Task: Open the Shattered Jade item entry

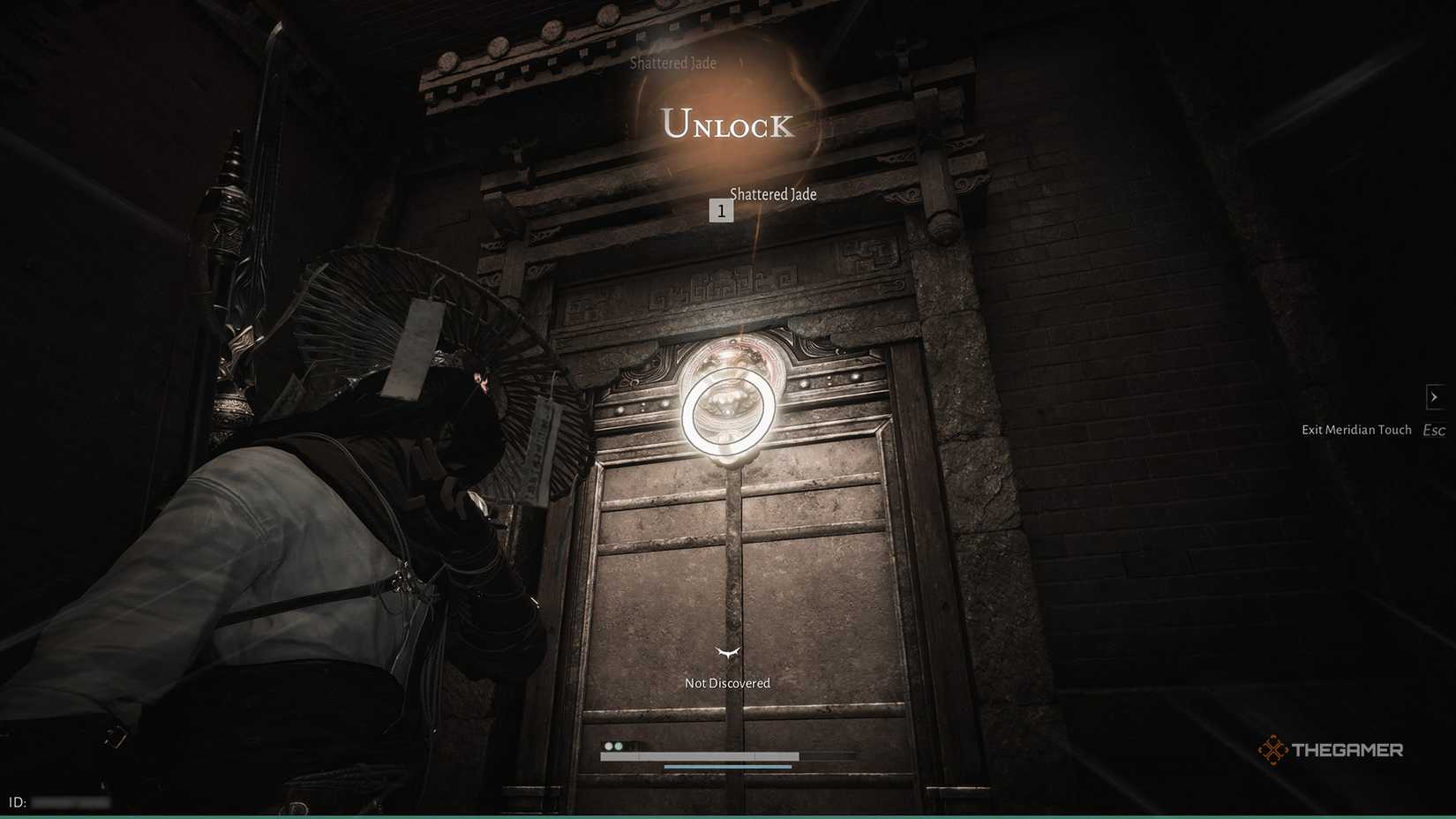Action: click(773, 194)
